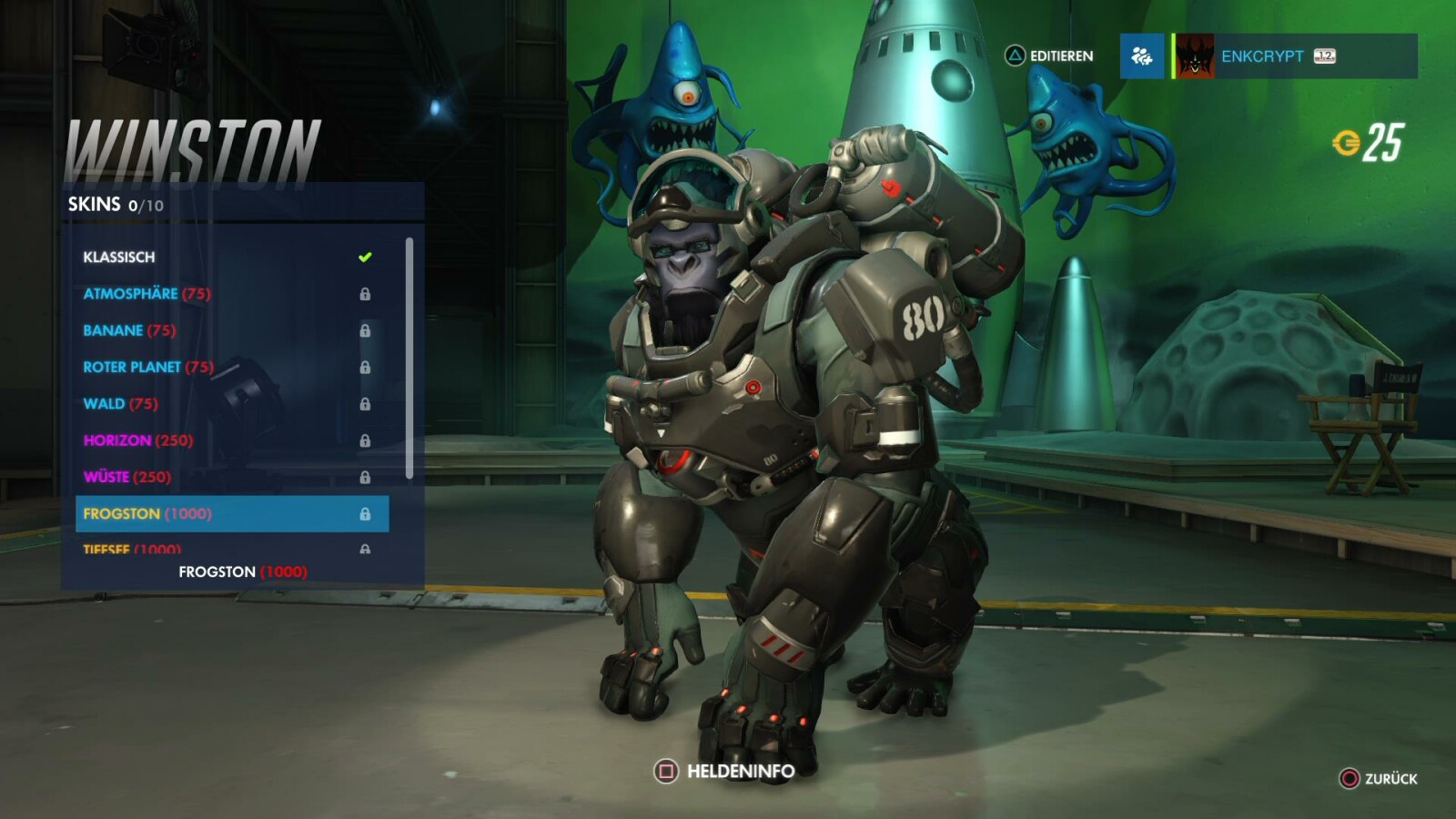Click the lock icon on the Frogston row
The image size is (1456, 819).
pos(367,513)
